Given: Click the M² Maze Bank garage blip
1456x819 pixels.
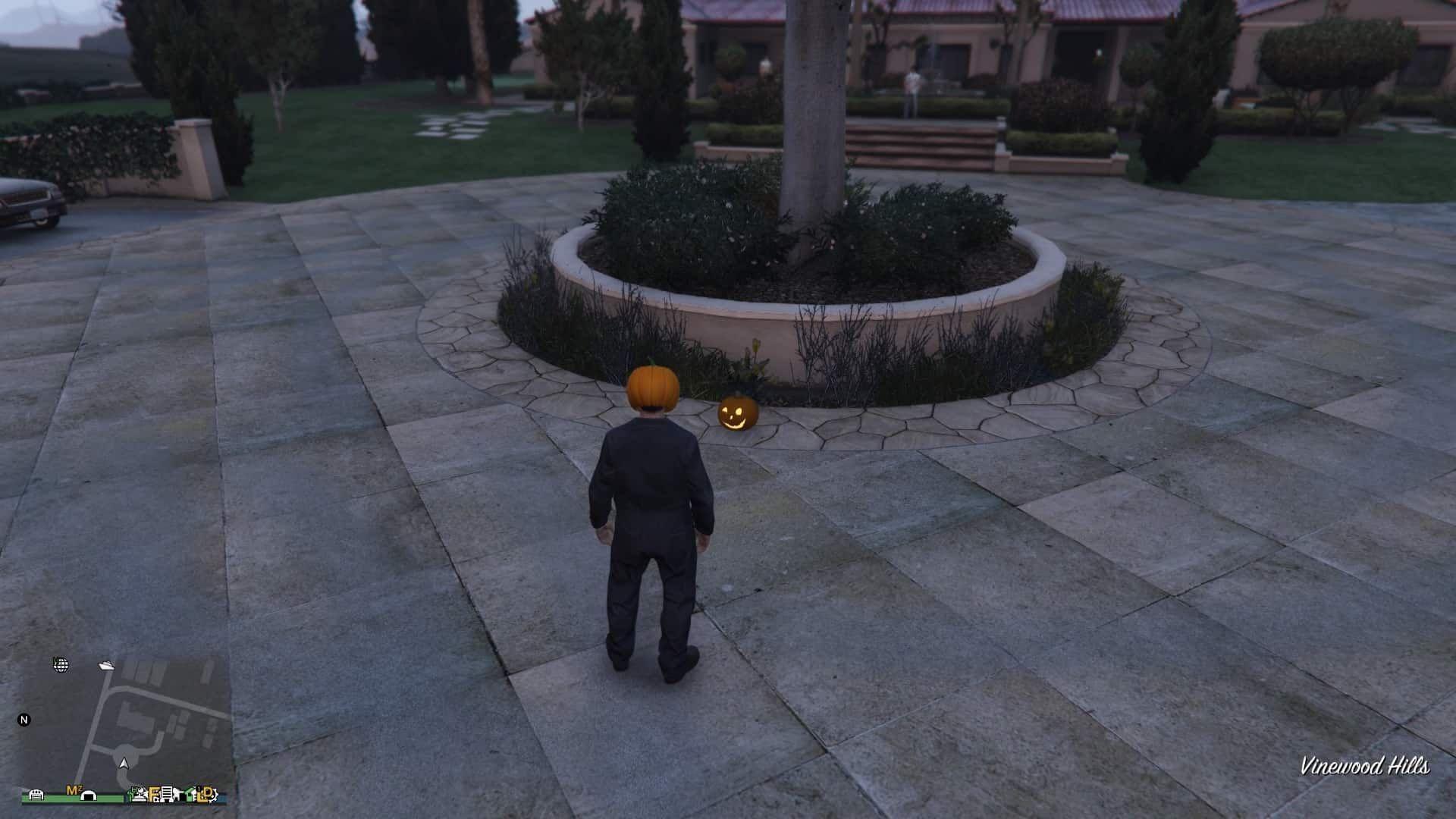Looking at the screenshot, I should pyautogui.click(x=74, y=789).
